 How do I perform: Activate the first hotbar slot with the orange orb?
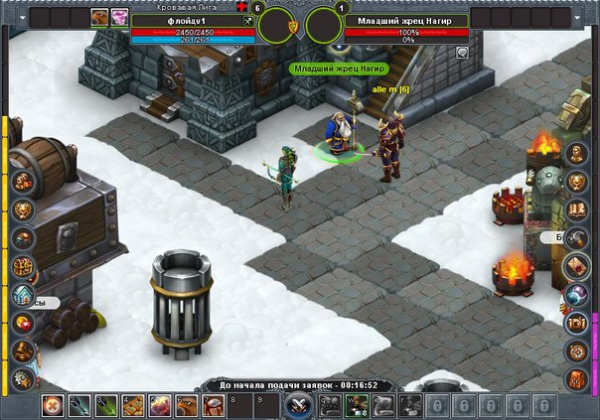coord(51,405)
